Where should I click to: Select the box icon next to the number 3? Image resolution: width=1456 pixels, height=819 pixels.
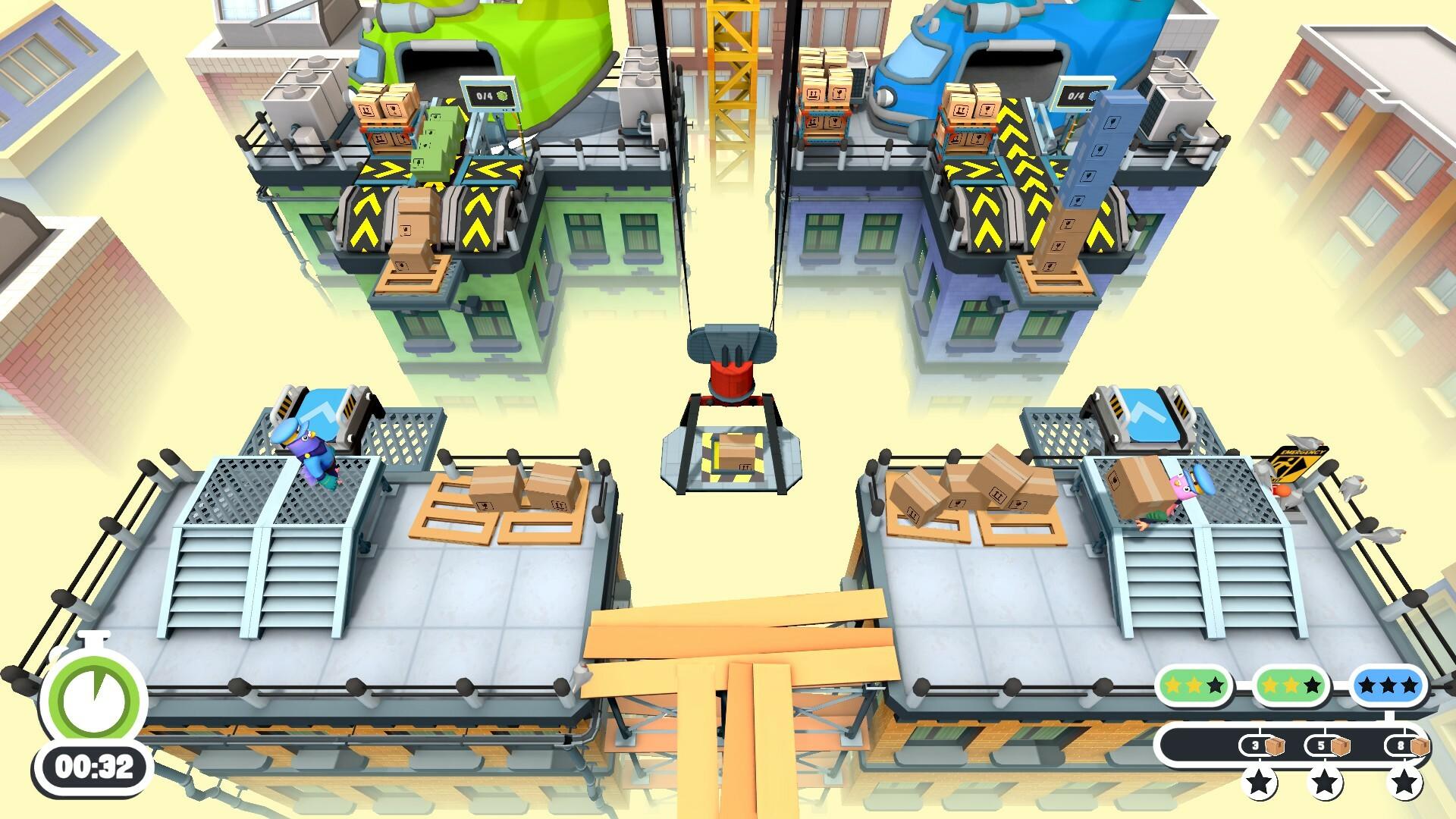click(x=1276, y=746)
